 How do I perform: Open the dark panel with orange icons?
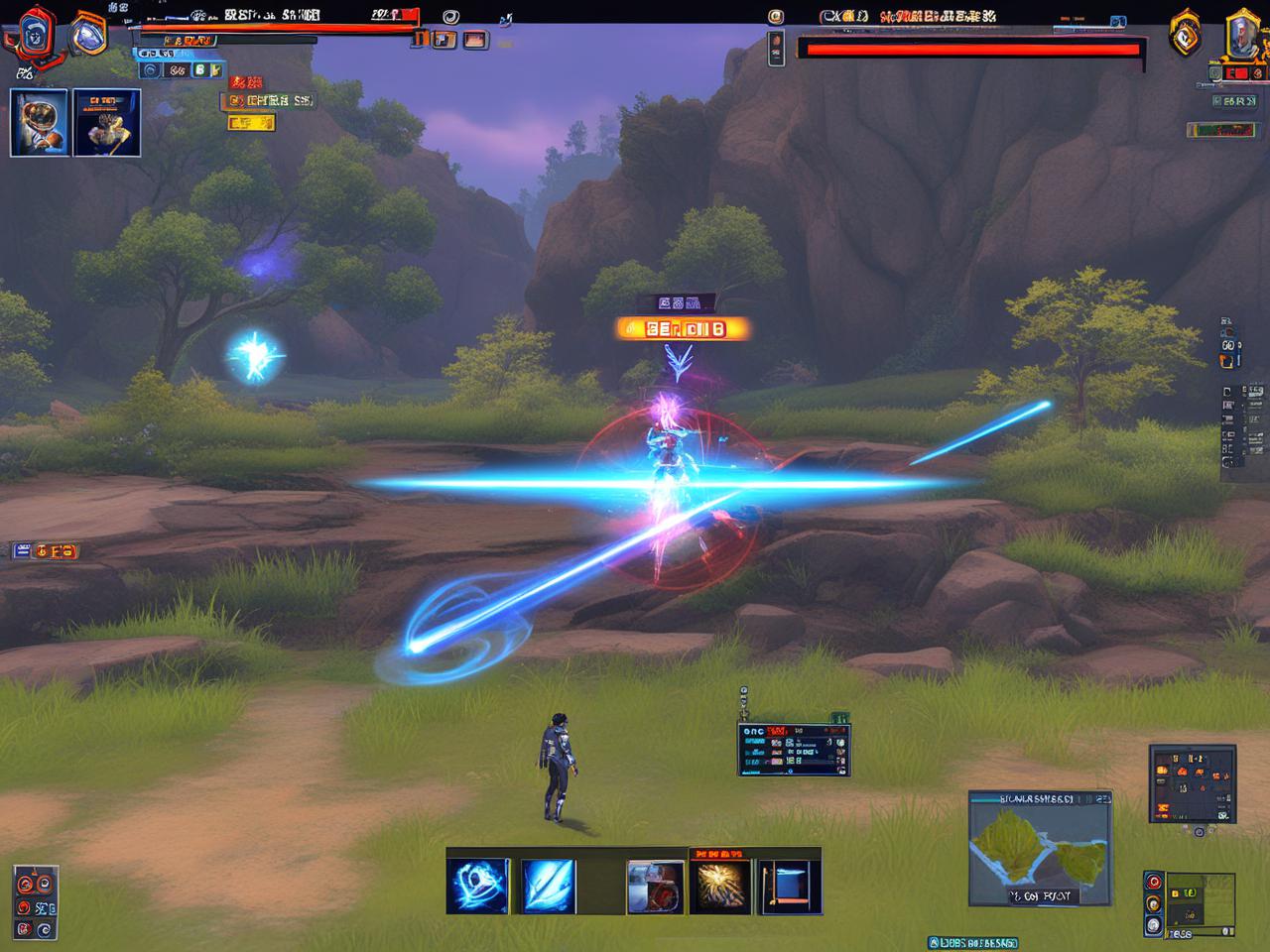pos(1193,783)
